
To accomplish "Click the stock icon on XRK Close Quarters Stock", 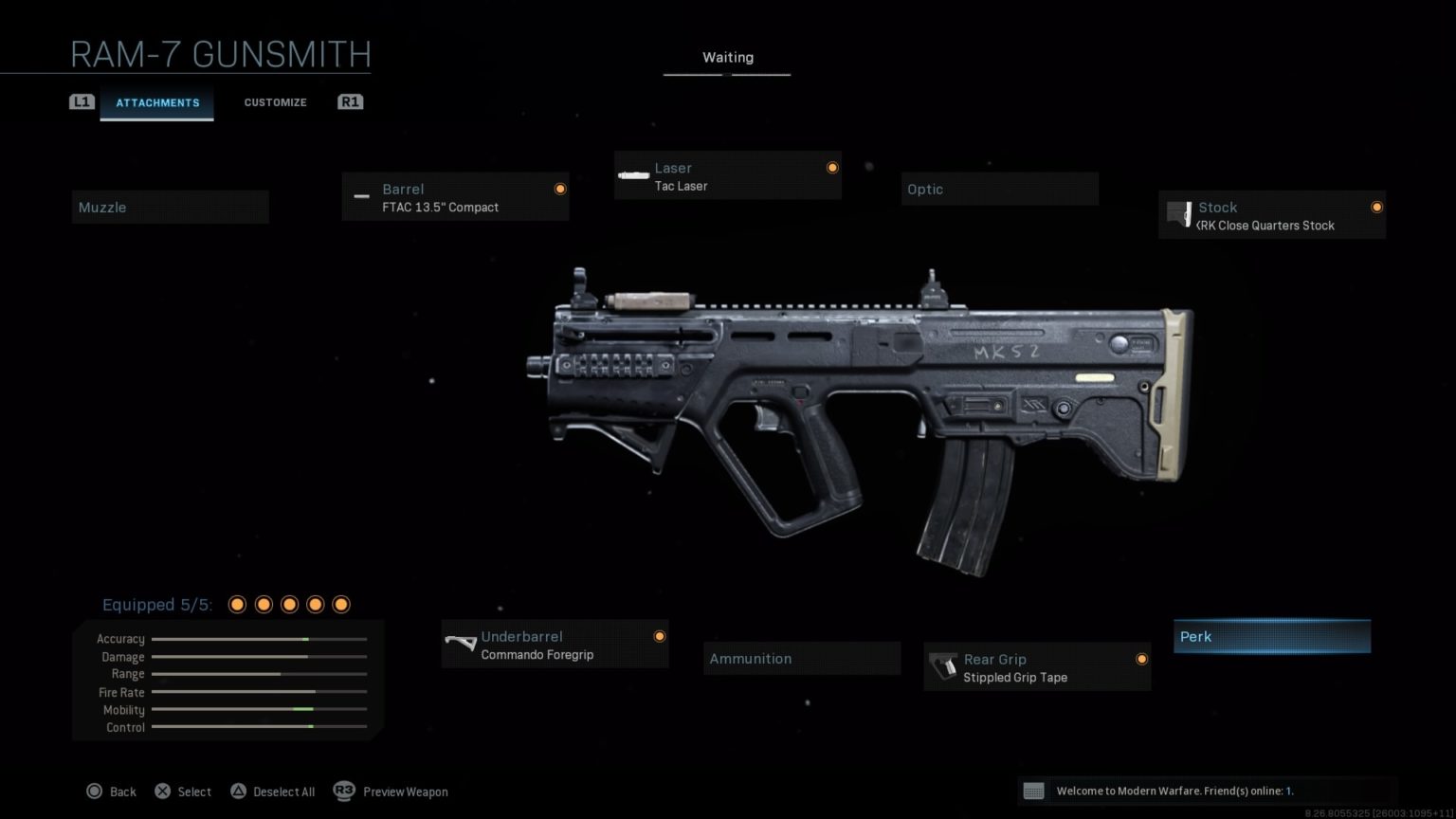I will (x=1180, y=214).
